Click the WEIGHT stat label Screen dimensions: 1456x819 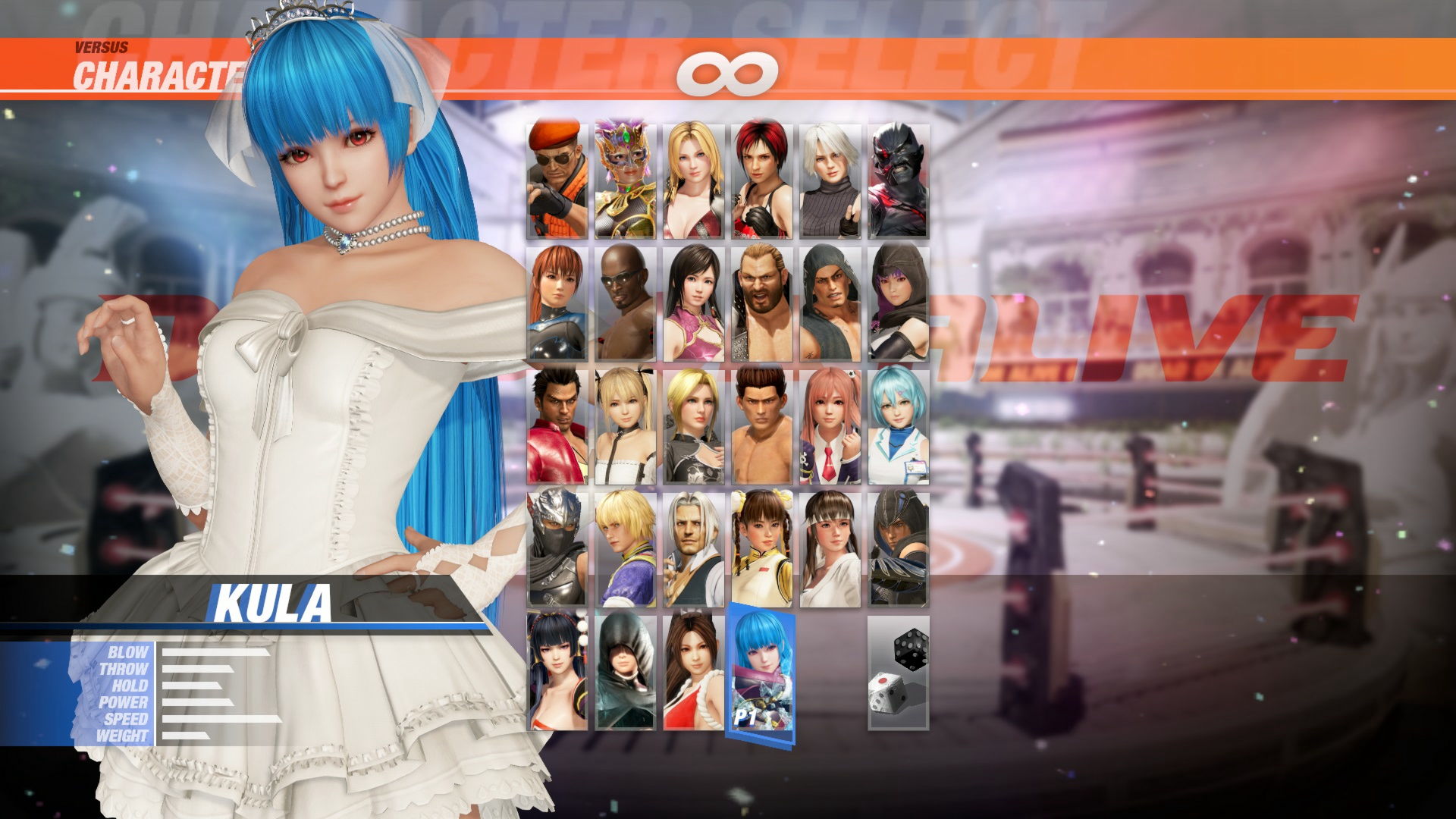click(x=125, y=734)
